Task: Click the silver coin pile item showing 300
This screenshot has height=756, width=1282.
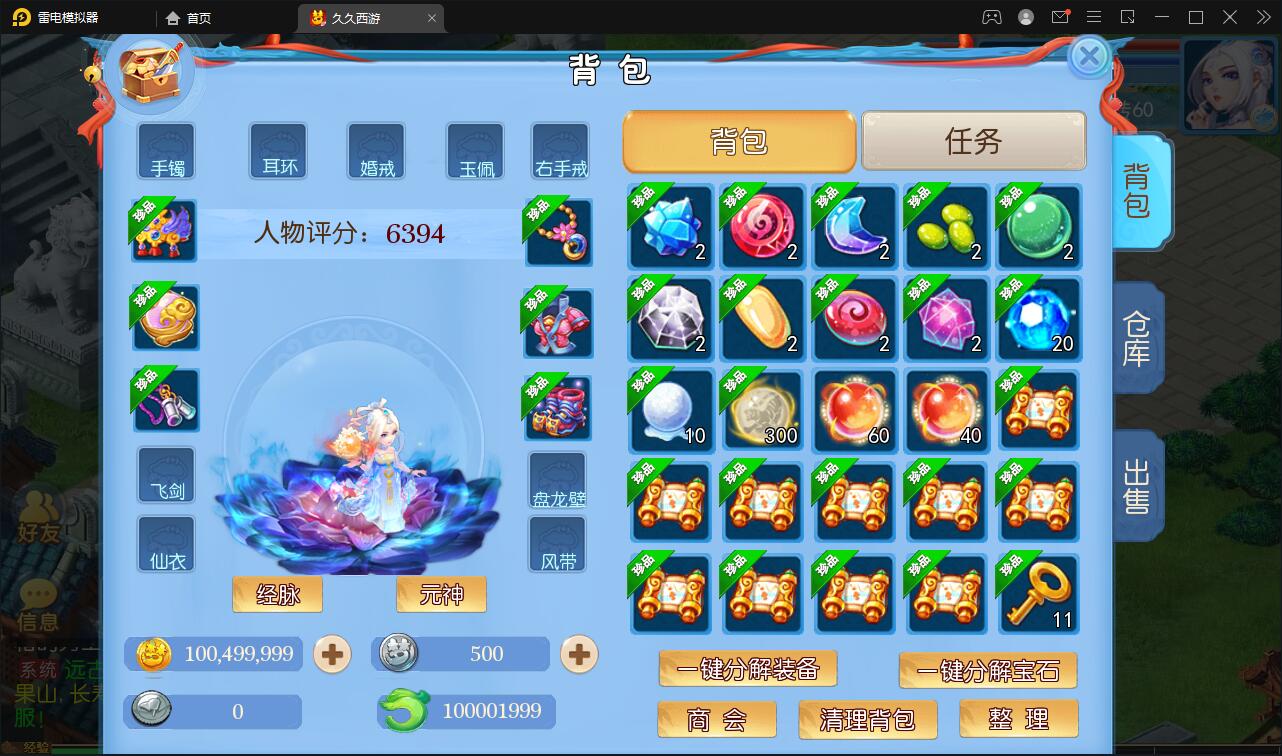Action: pyautogui.click(x=762, y=410)
